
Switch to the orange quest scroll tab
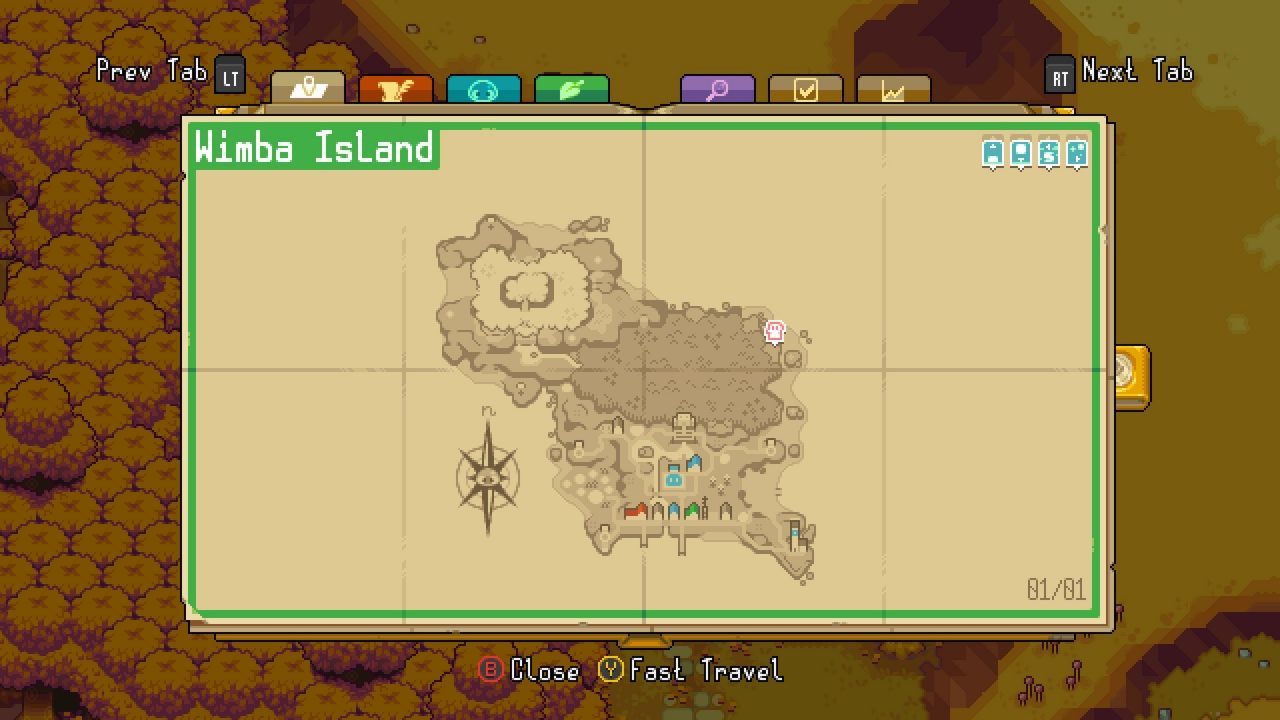[x=397, y=88]
